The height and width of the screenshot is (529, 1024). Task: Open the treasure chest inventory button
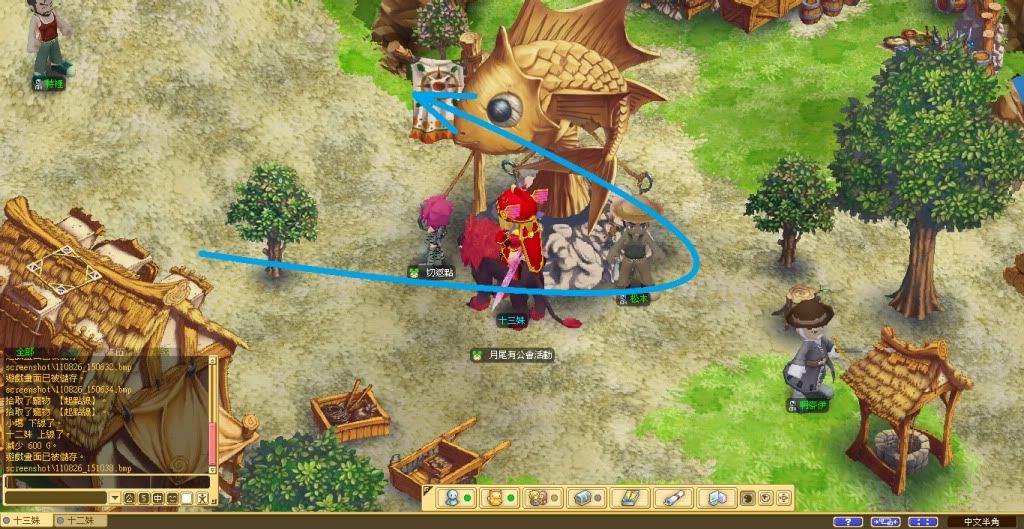tap(581, 497)
